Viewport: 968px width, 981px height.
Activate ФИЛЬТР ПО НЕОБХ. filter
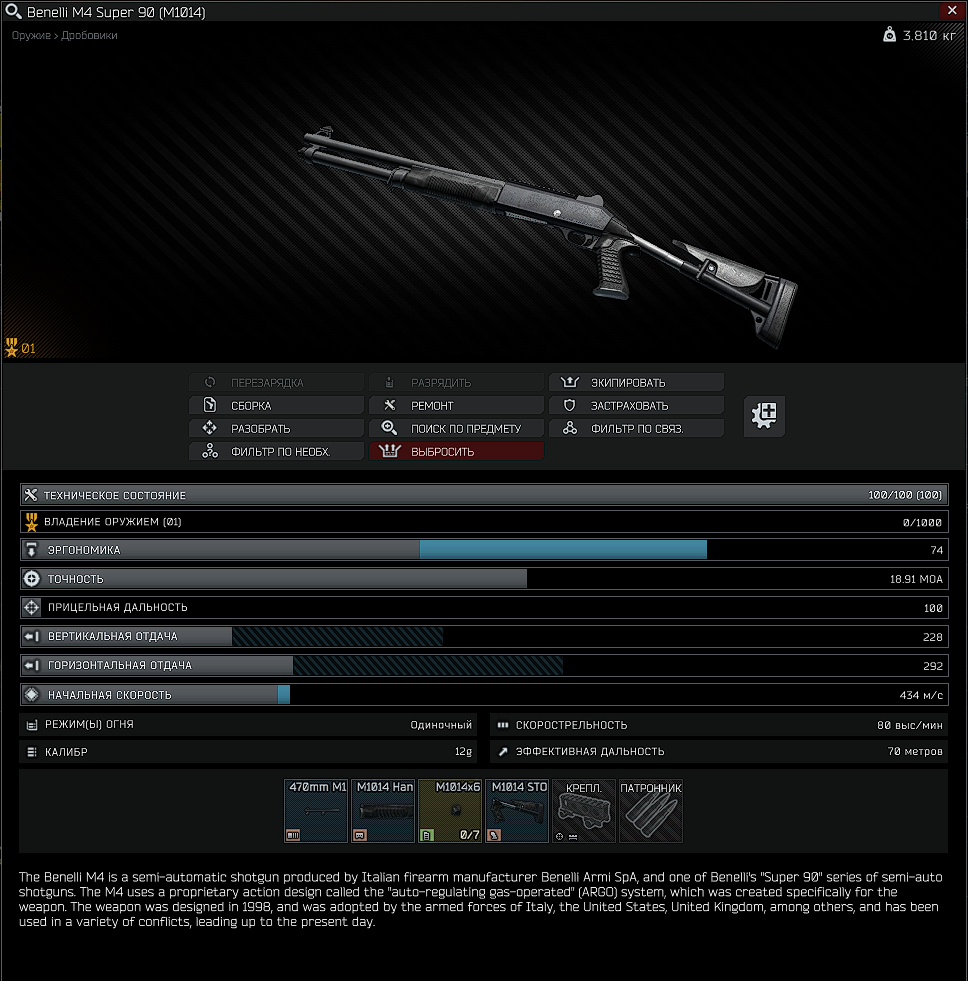coord(277,452)
